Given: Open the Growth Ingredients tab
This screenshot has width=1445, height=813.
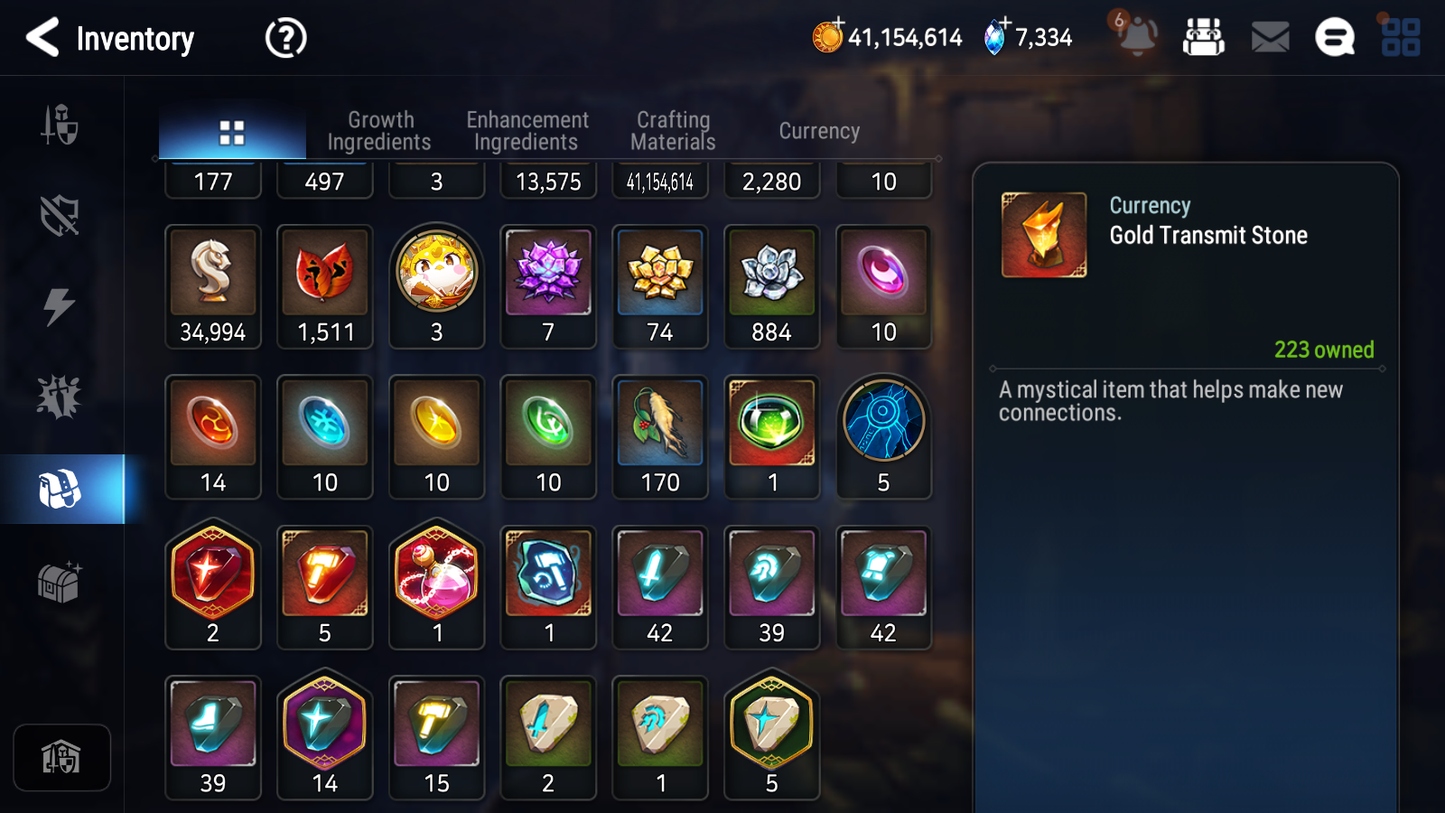Looking at the screenshot, I should tap(380, 130).
